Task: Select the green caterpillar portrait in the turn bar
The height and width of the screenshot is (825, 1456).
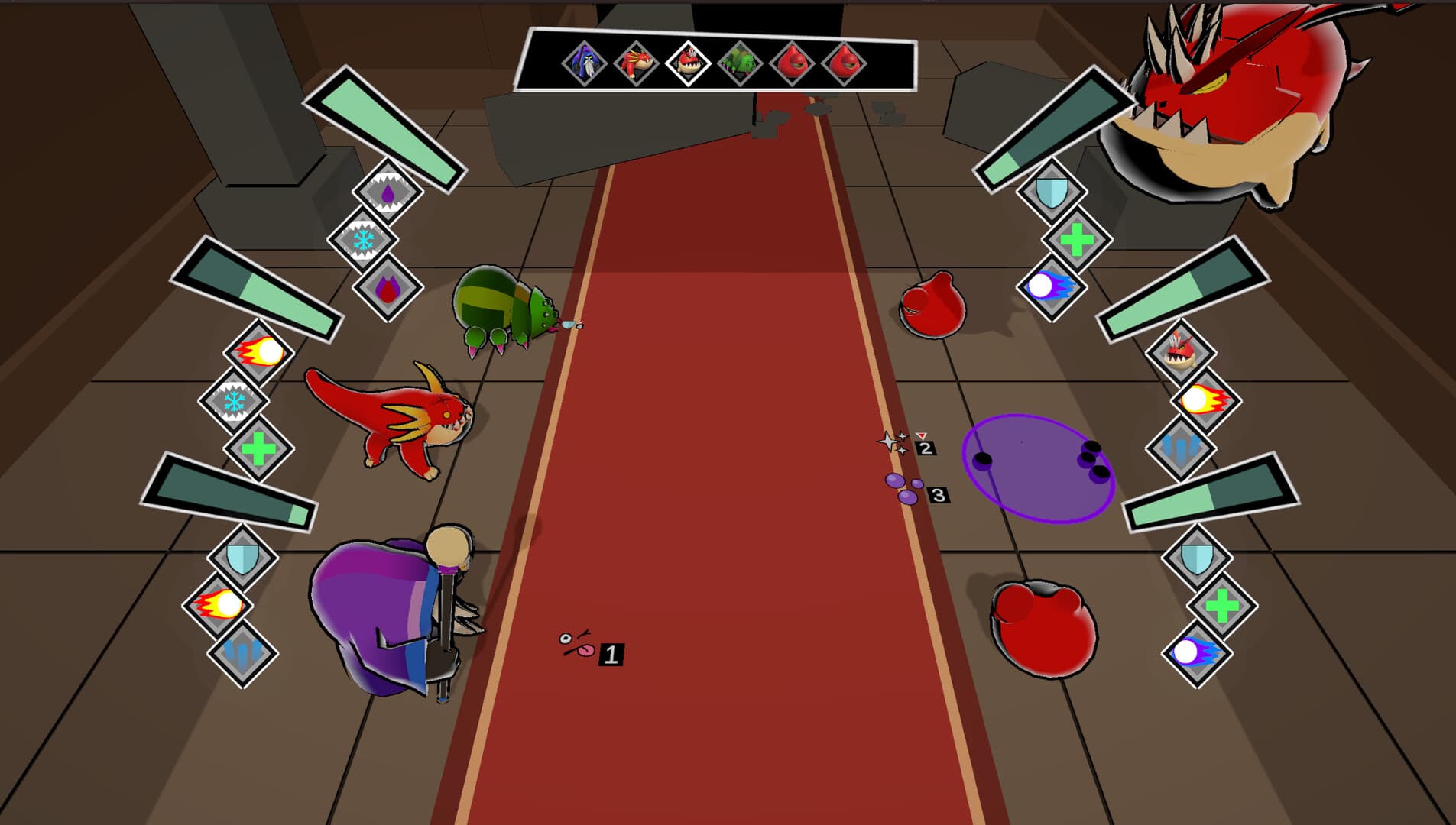Action: (x=739, y=63)
